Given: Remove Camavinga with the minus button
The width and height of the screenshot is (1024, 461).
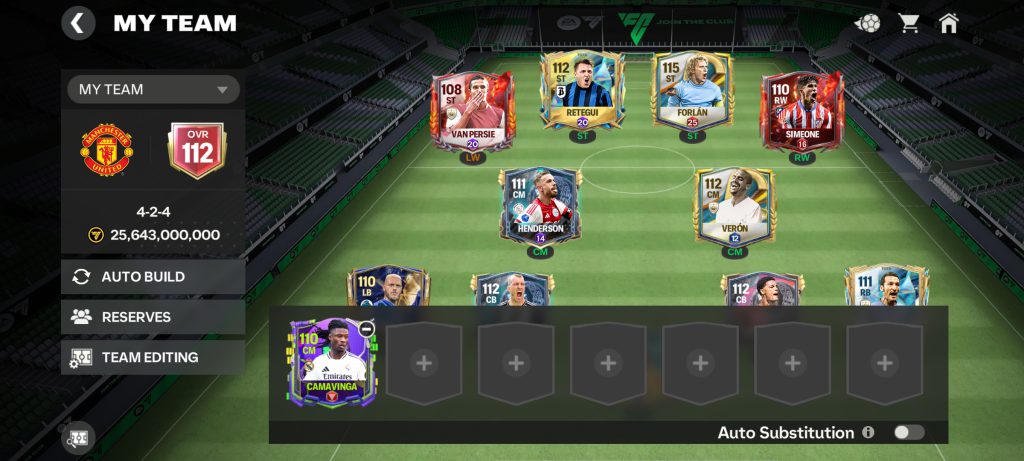Looking at the screenshot, I should pos(367,329).
